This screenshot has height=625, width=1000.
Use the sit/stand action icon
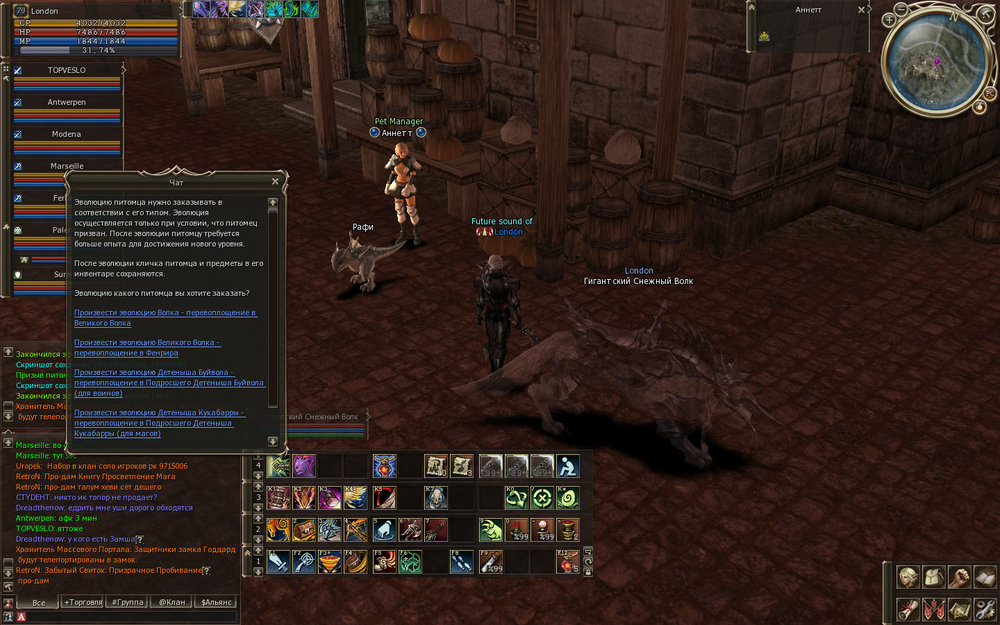pos(567,465)
